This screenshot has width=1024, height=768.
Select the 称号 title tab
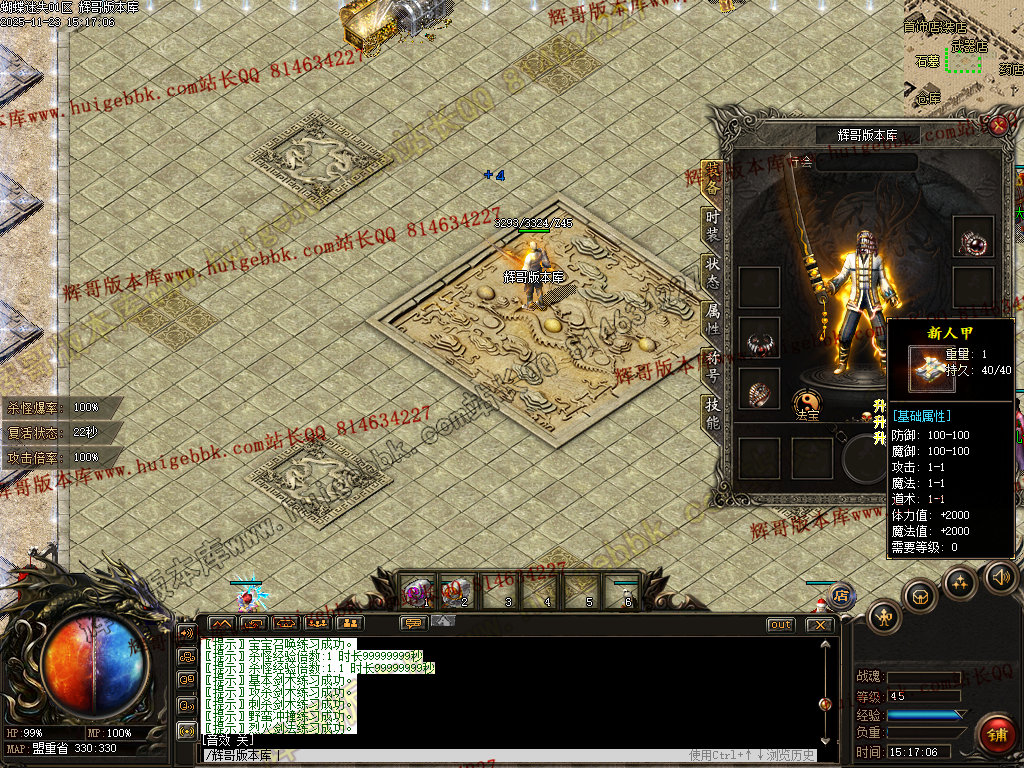tap(712, 366)
